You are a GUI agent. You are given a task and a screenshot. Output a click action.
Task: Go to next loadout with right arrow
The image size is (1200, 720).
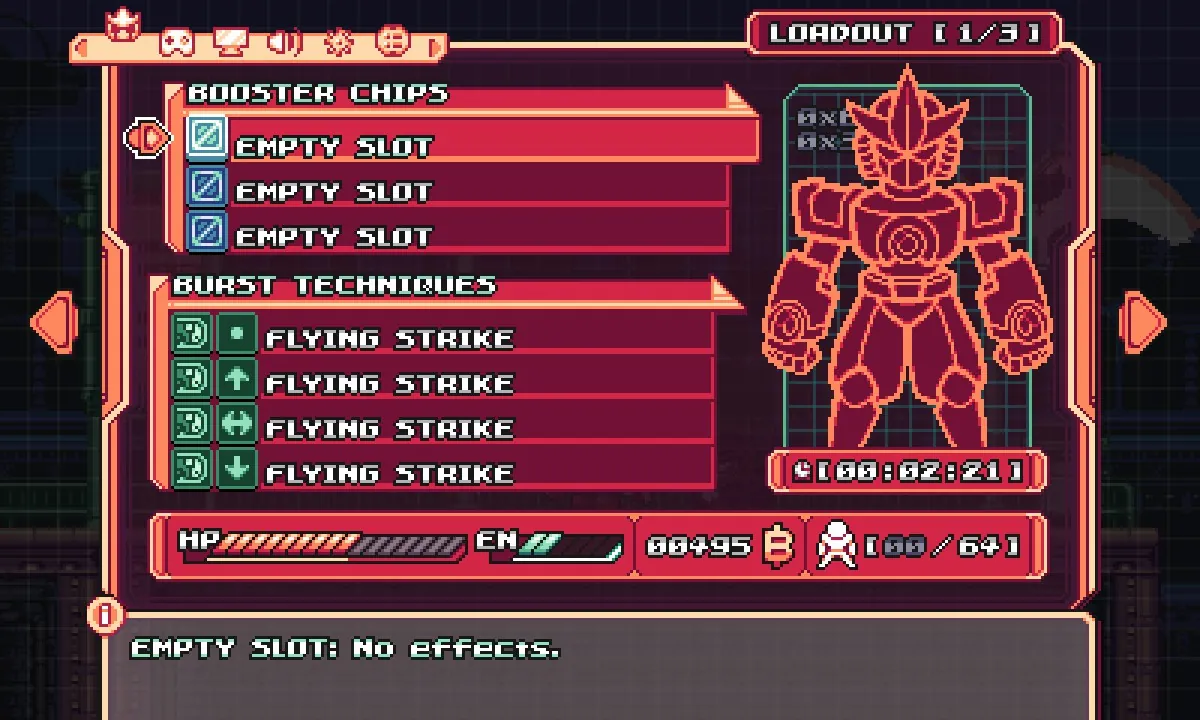tap(1144, 321)
